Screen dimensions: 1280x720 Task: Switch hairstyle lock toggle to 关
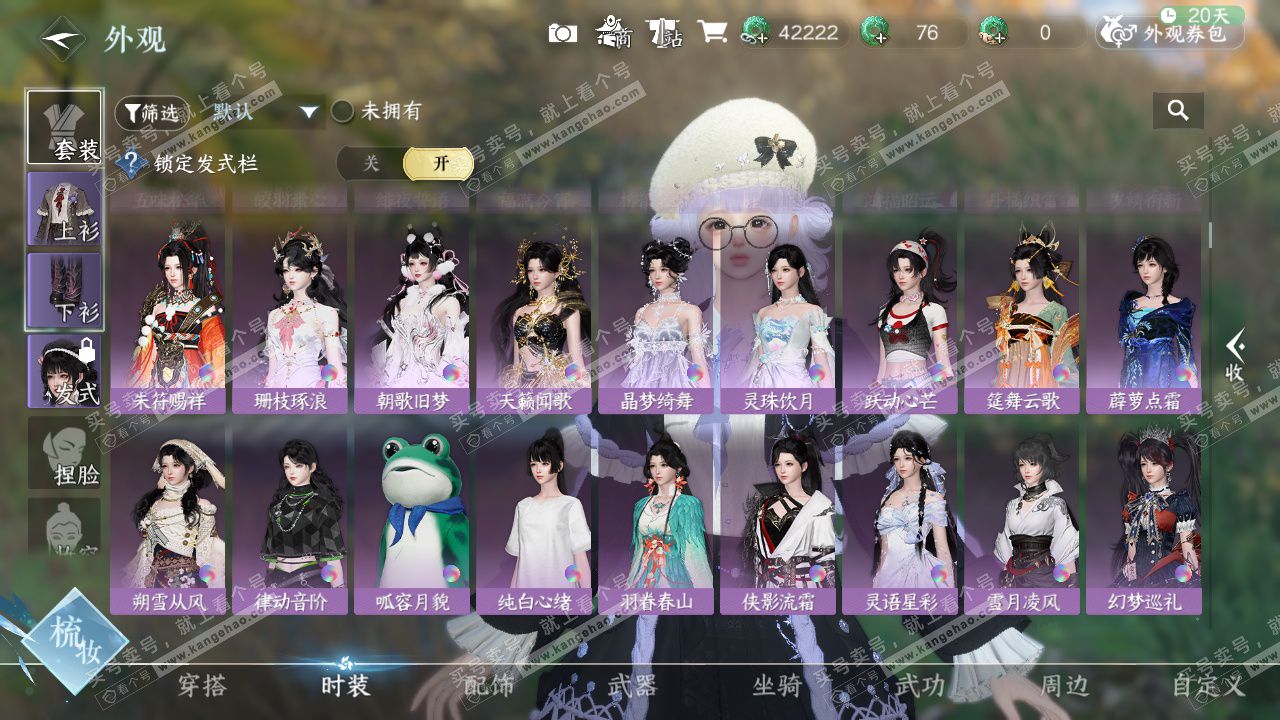[x=371, y=164]
